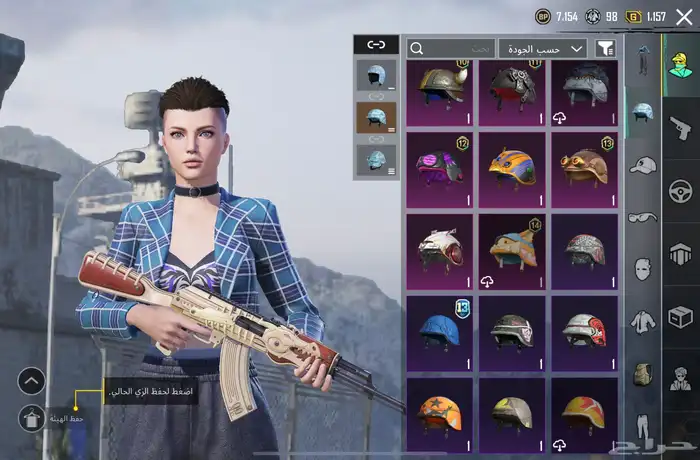The width and height of the screenshot is (700, 460).
Task: Click the helmet search field
Action: [x=450, y=47]
